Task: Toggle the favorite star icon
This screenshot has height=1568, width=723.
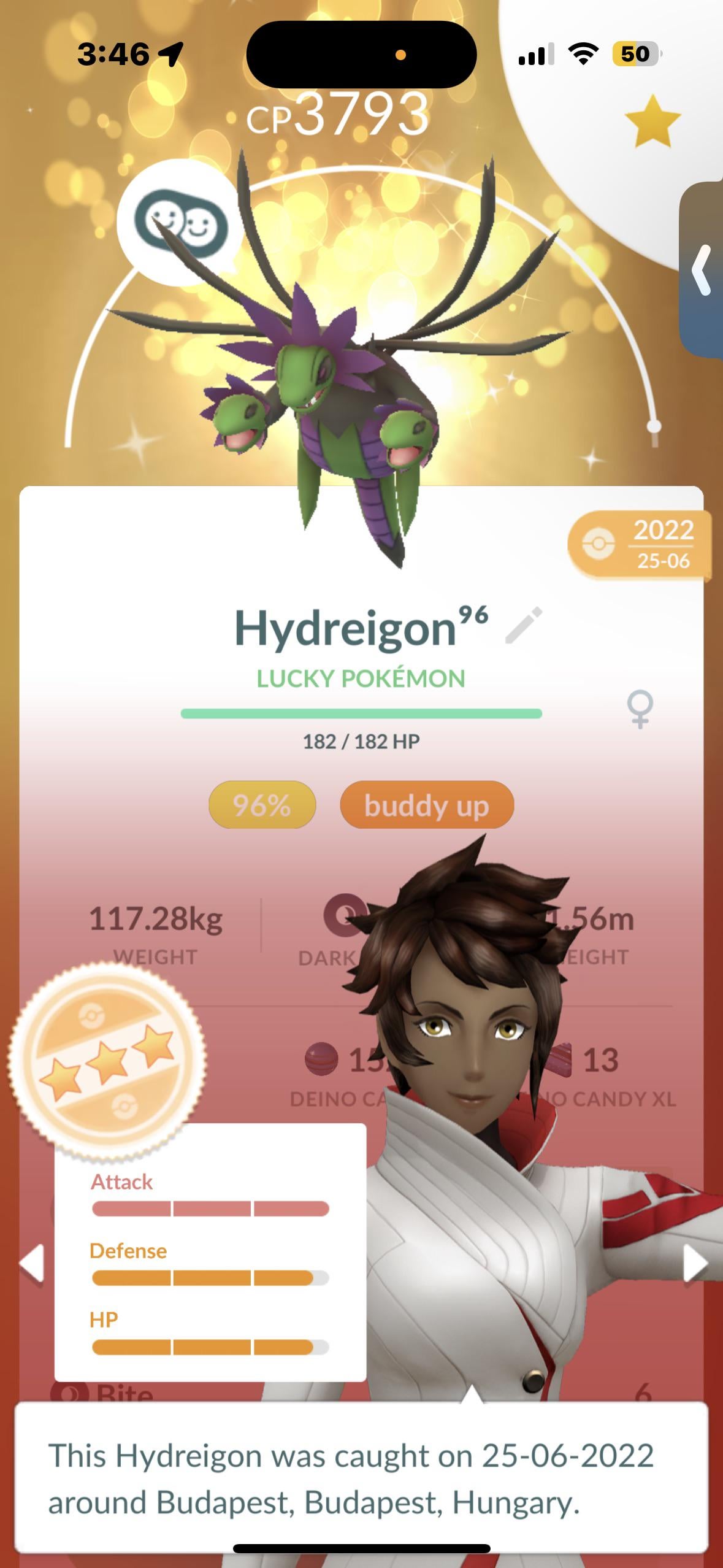Action: click(x=652, y=121)
